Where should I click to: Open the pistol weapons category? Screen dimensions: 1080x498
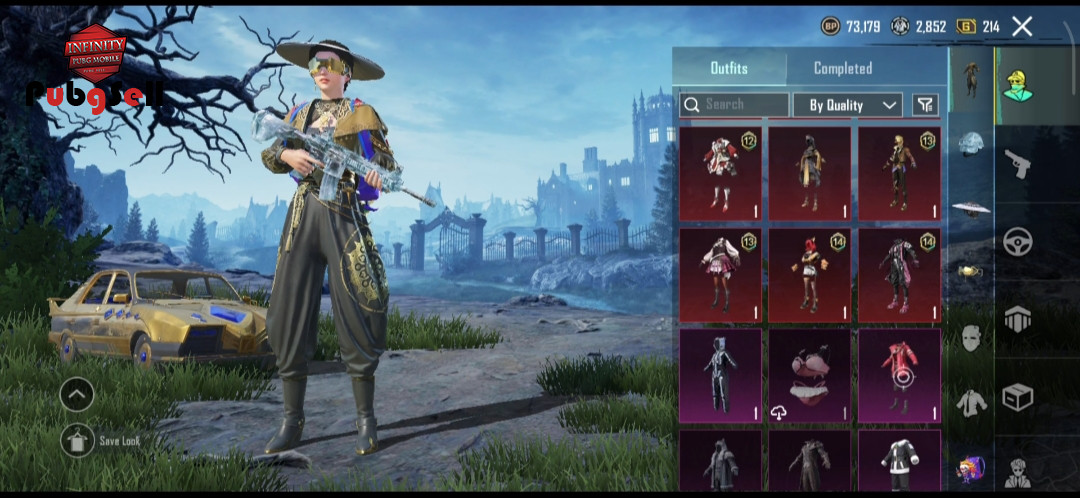(x=1017, y=164)
